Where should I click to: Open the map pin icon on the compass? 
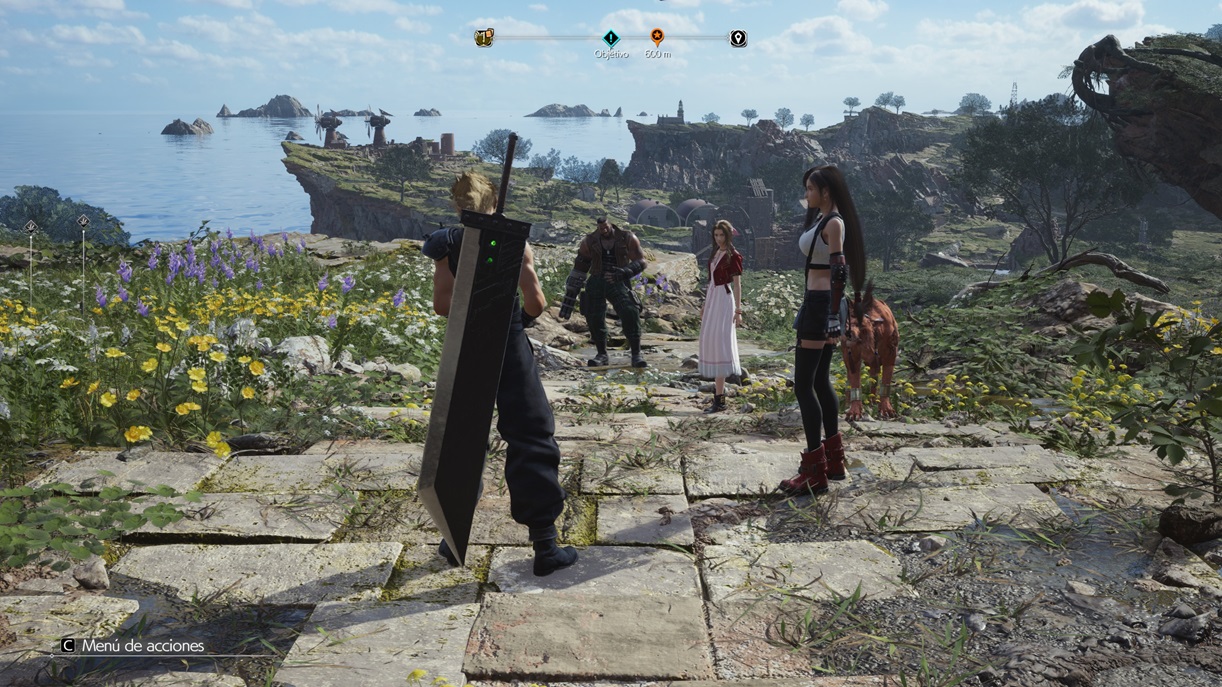click(738, 38)
